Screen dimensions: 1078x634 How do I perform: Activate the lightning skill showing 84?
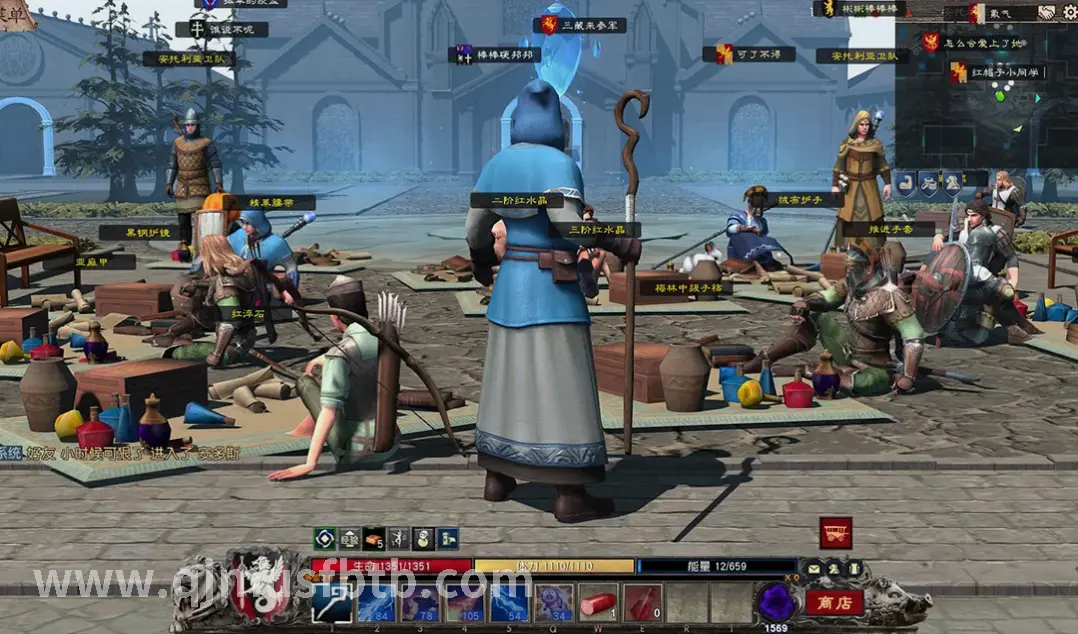click(377, 603)
